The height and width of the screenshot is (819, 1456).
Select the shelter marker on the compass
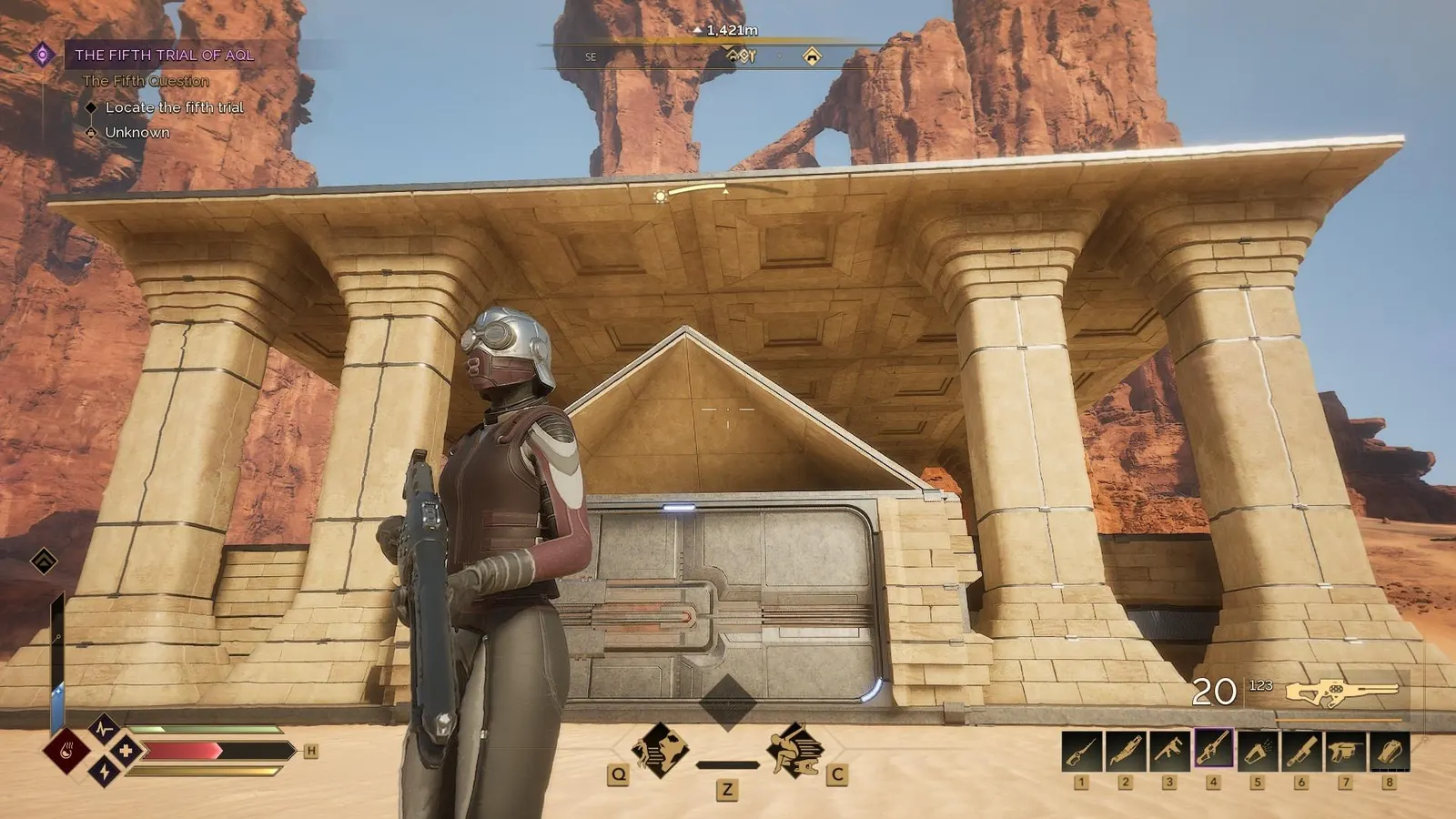[809, 56]
